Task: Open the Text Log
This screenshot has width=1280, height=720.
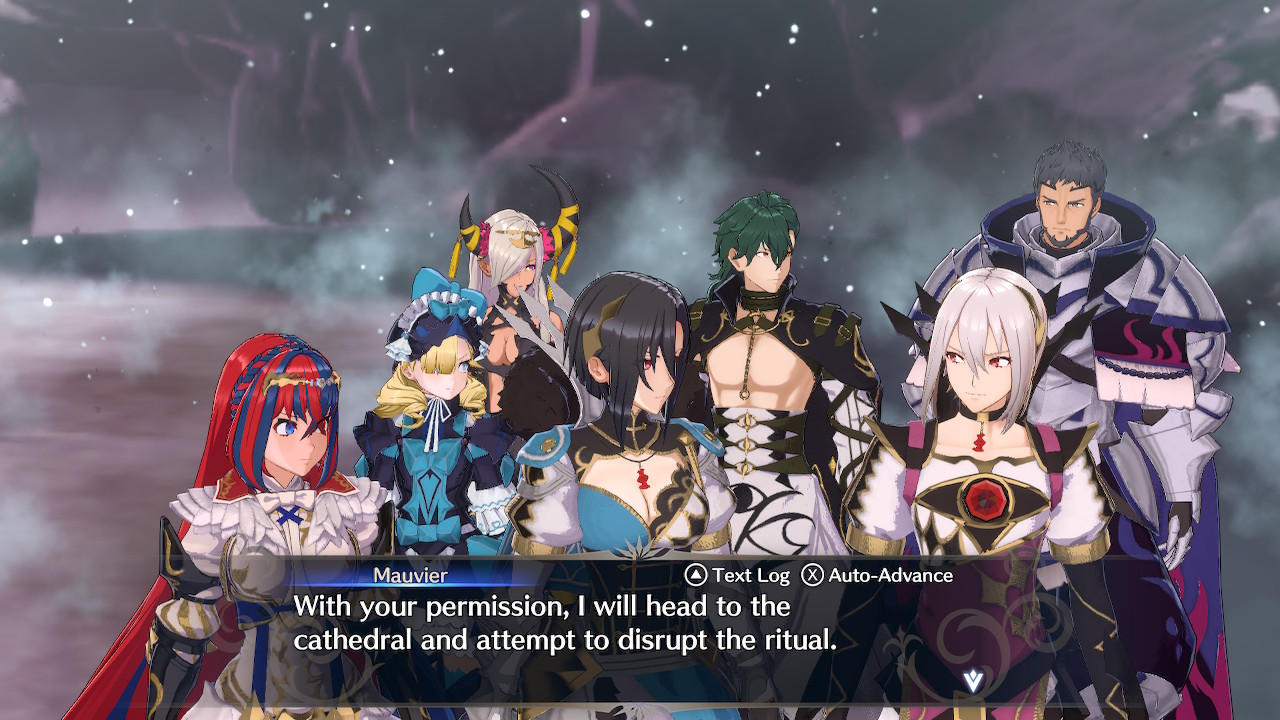Action: point(737,575)
